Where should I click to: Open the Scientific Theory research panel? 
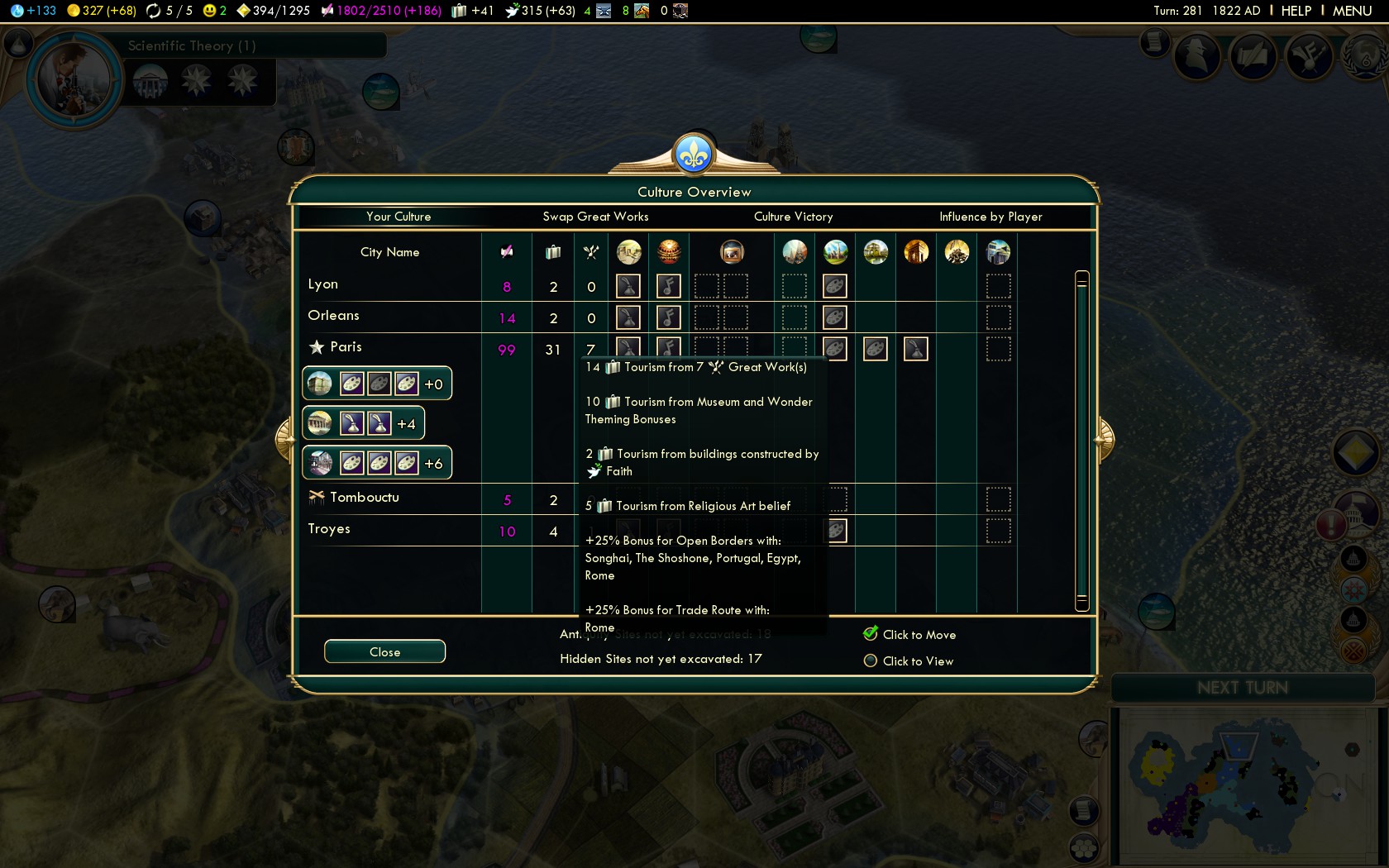tap(192, 46)
